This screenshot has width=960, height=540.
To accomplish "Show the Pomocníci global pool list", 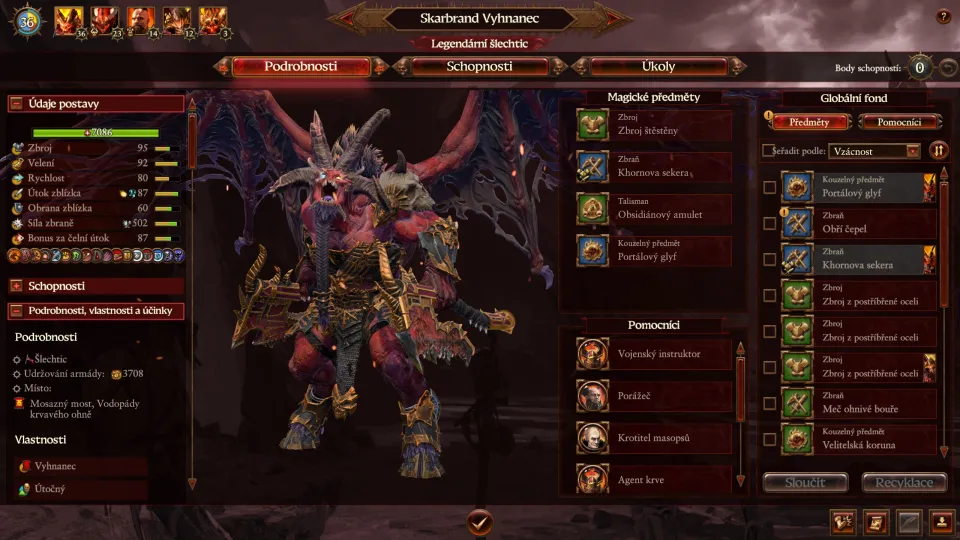I will point(900,122).
